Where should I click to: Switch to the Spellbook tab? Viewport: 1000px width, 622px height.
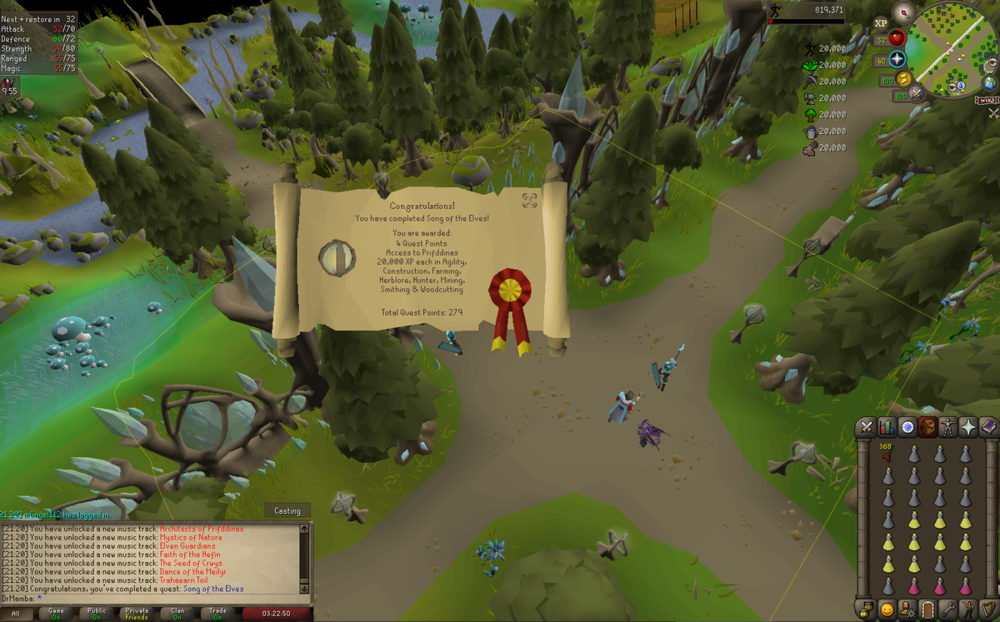(988, 427)
